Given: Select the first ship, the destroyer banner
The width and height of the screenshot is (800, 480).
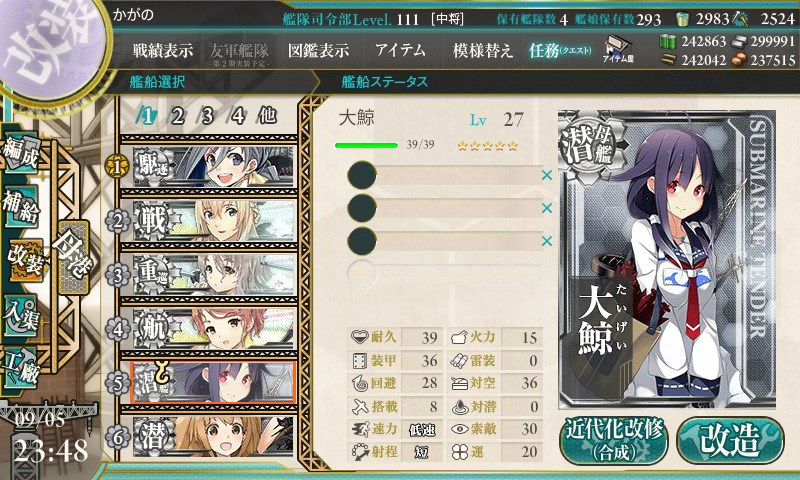Looking at the screenshot, I should [210, 163].
